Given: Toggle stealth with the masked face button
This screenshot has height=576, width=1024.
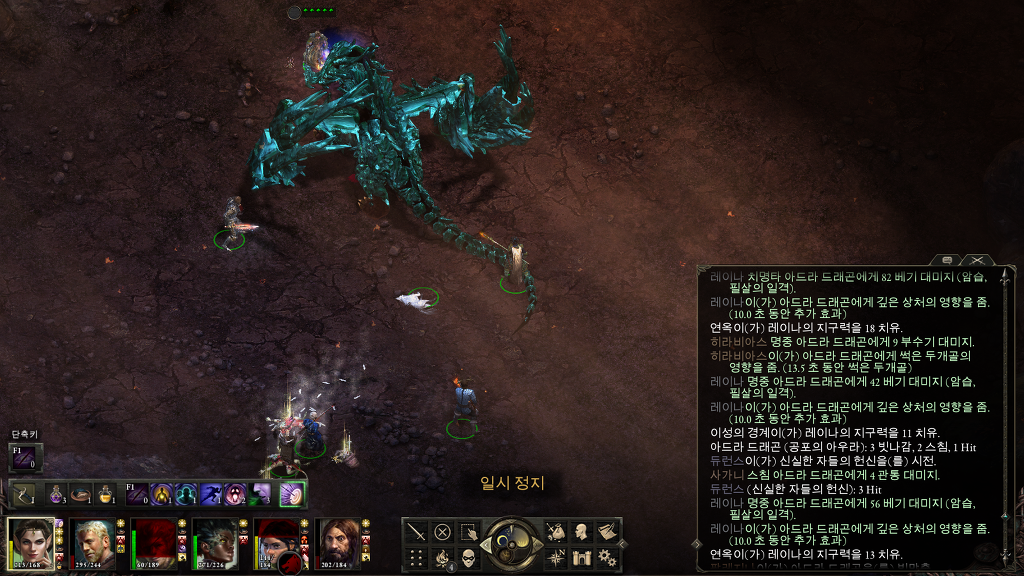Looking at the screenshot, I should (x=468, y=557).
